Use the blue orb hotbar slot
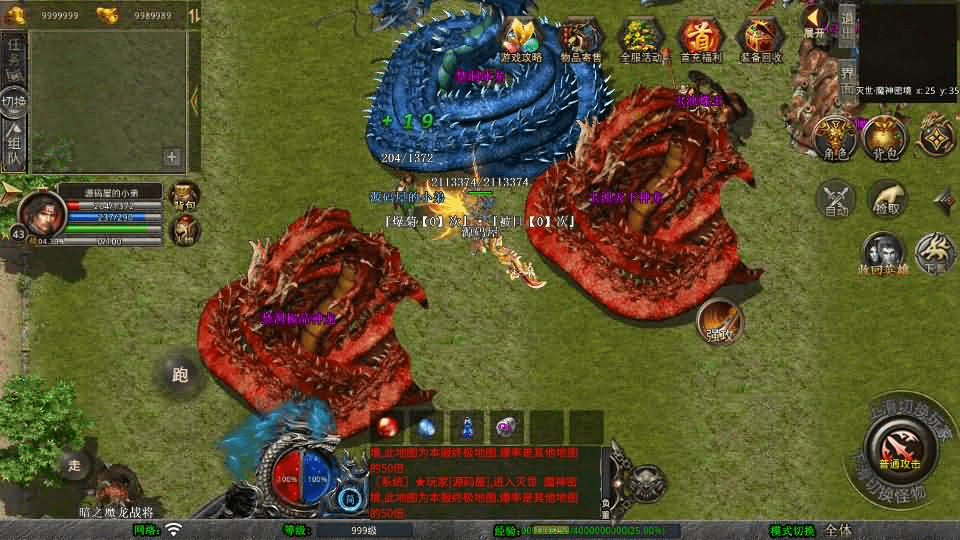Image resolution: width=960 pixels, height=540 pixels. pos(426,426)
